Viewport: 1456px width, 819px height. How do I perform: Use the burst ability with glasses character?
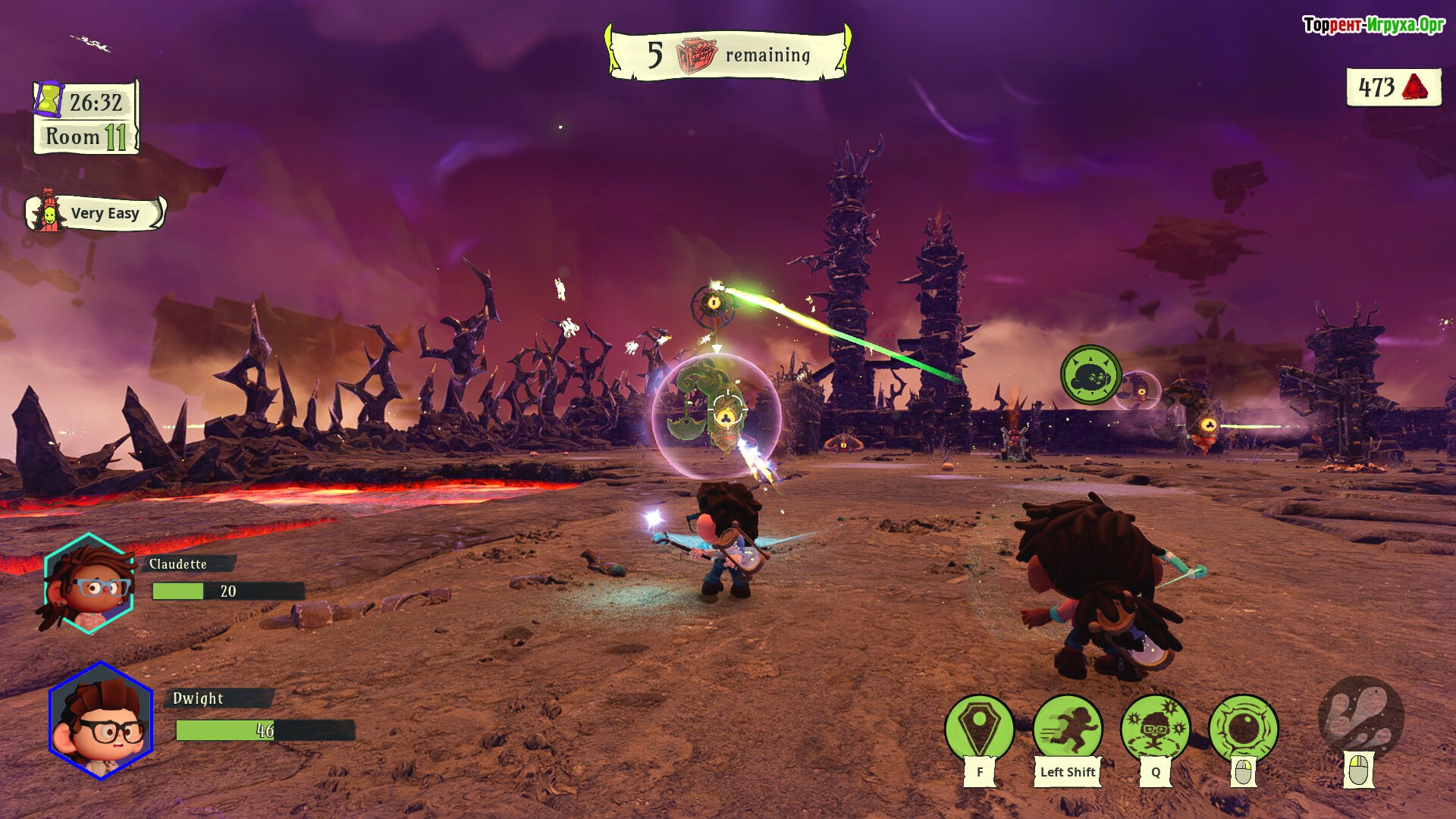click(1155, 726)
